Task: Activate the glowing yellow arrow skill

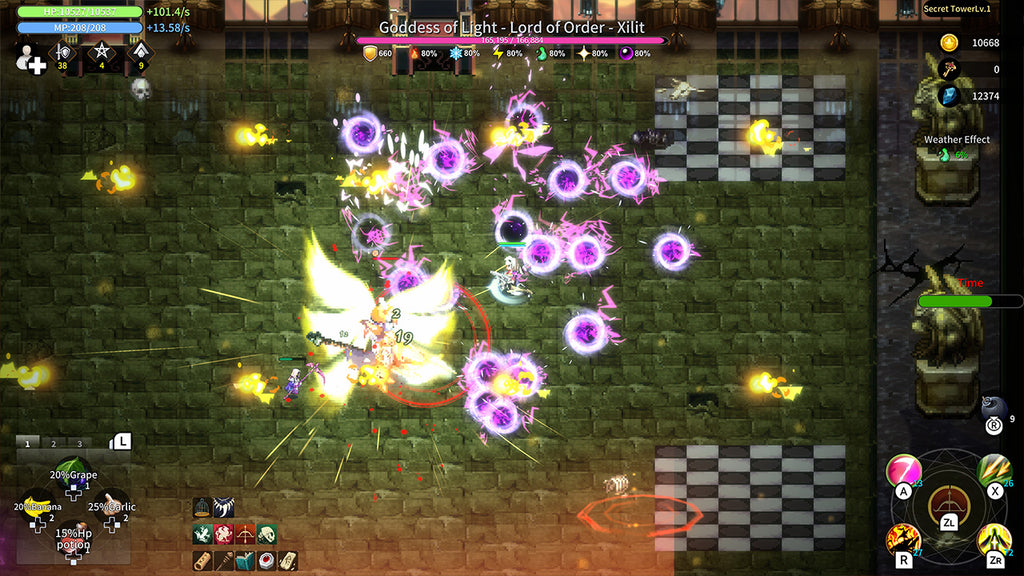Action: click(993, 540)
